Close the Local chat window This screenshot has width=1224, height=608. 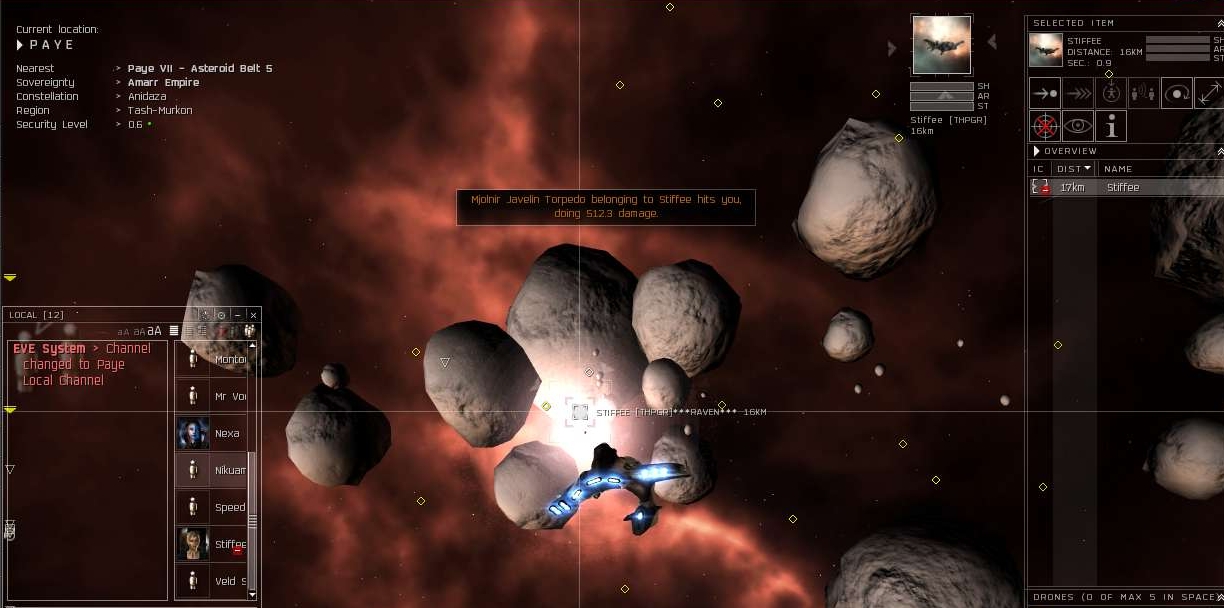(253, 315)
